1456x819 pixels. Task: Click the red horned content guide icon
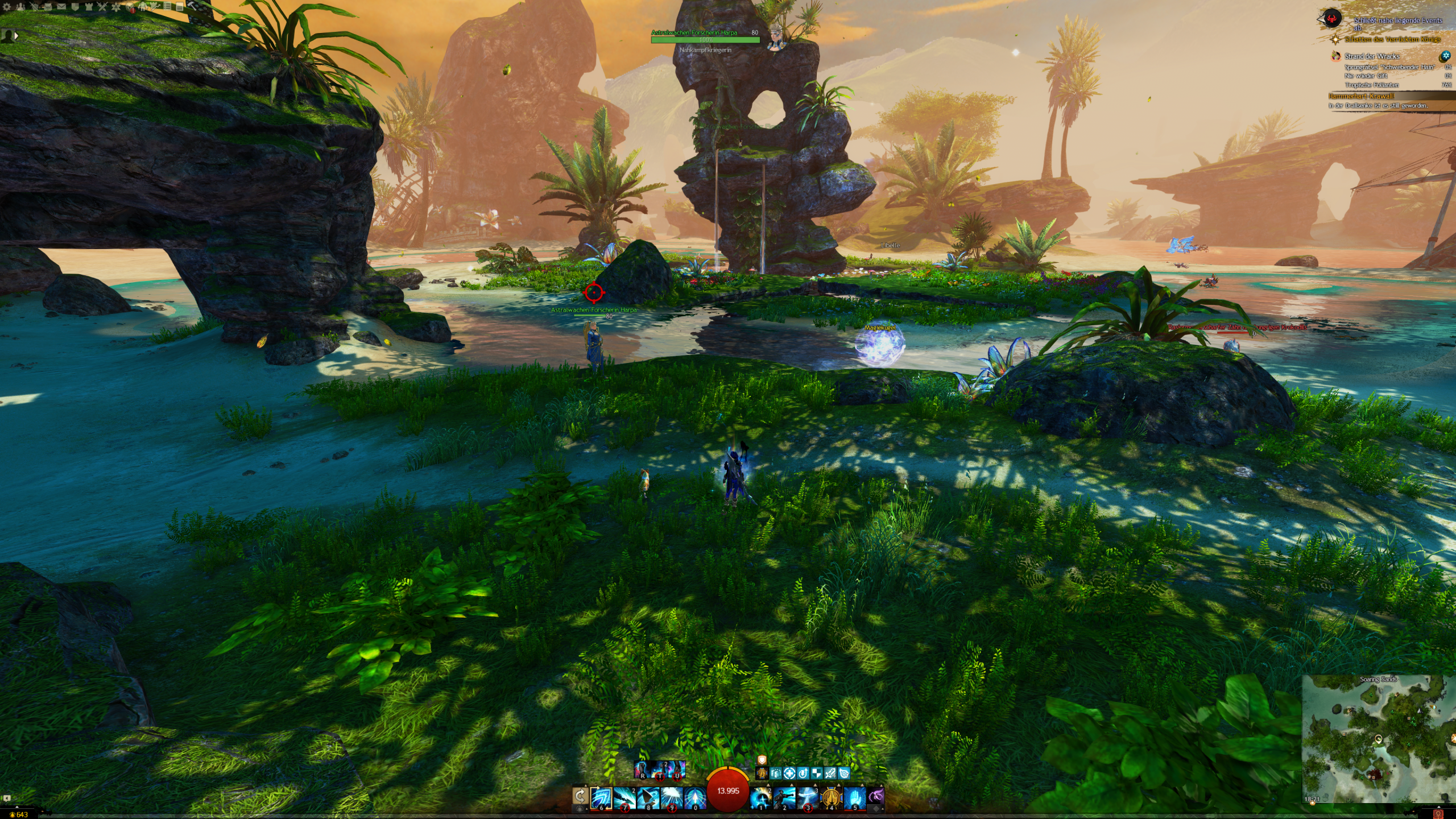pyautogui.click(x=1331, y=19)
